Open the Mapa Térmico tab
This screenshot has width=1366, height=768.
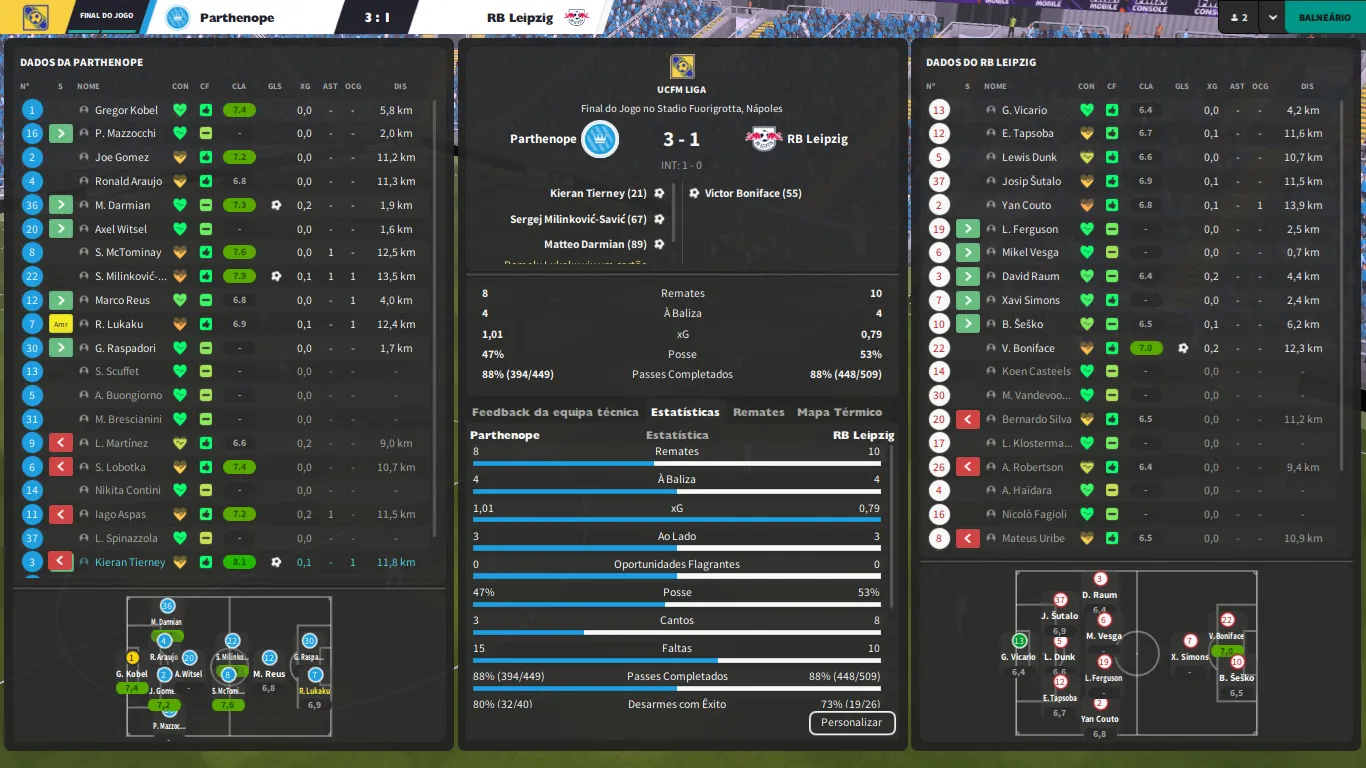click(839, 412)
